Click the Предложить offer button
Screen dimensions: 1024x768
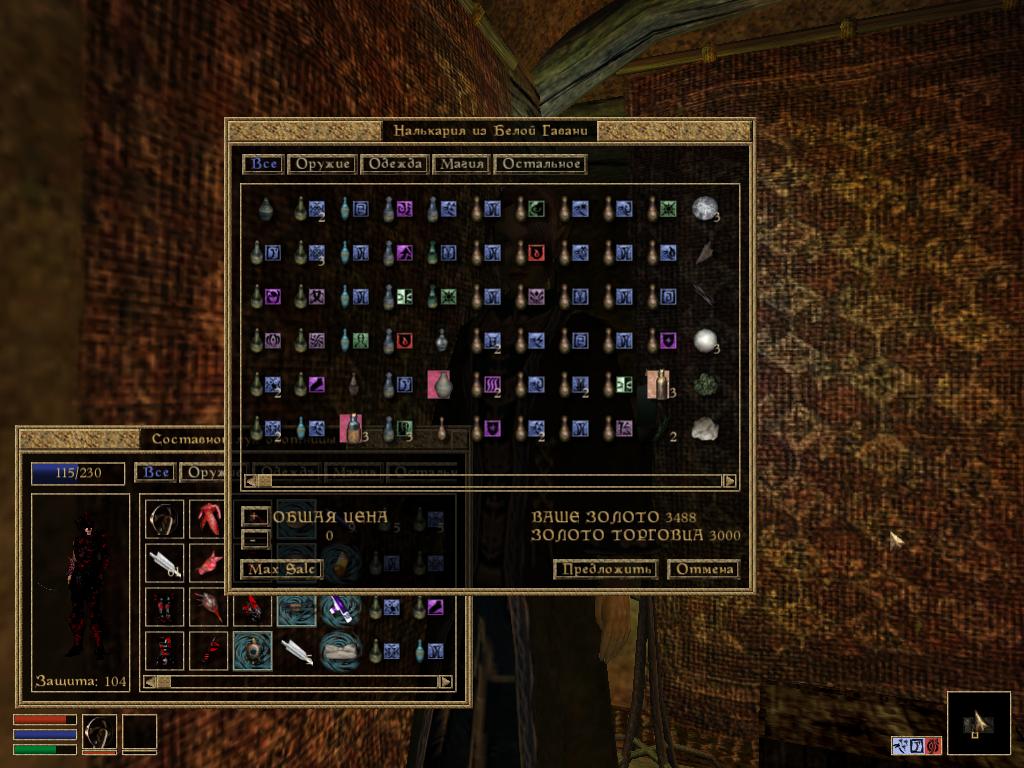click(x=605, y=569)
